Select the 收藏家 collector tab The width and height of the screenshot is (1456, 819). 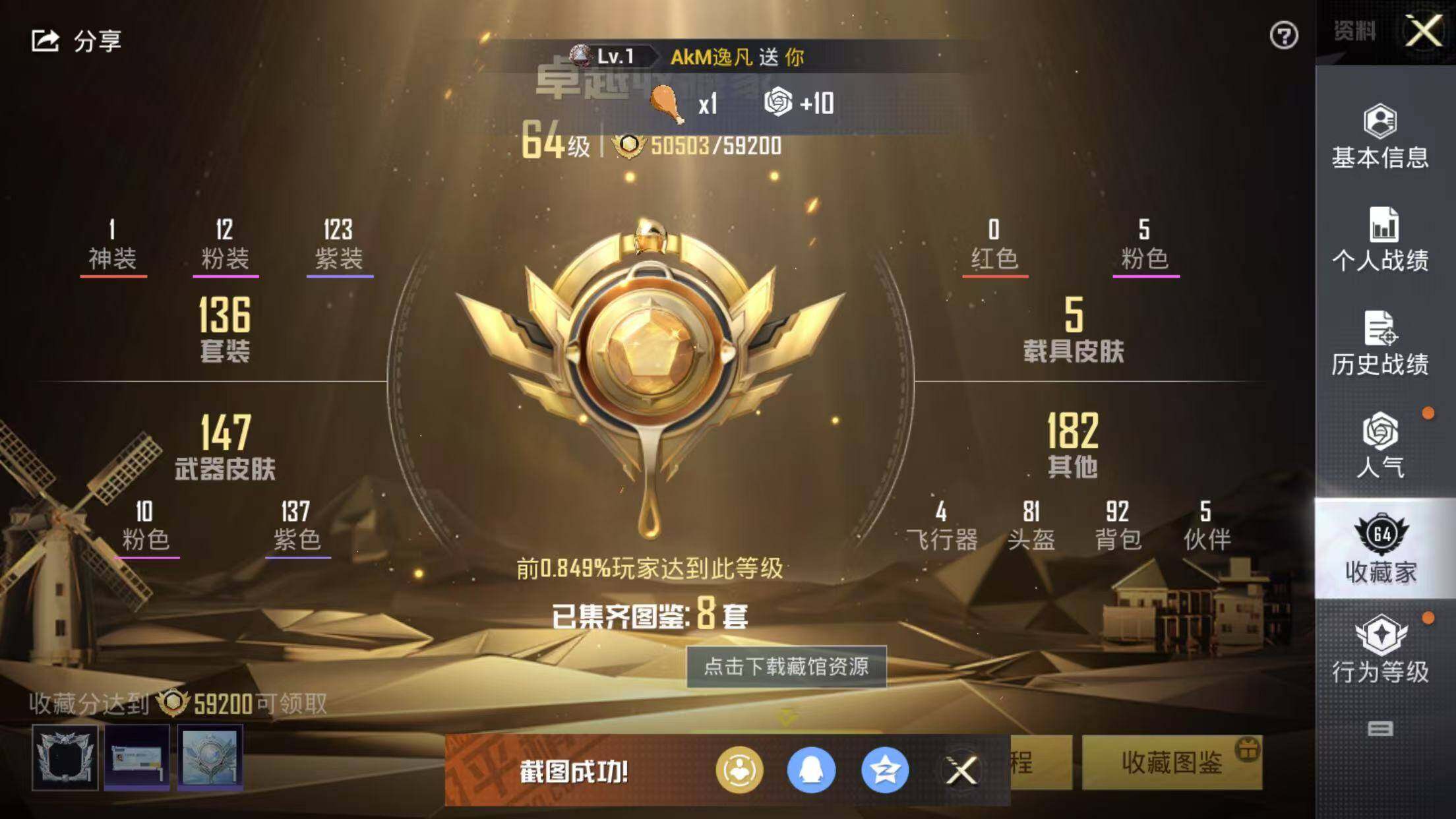(x=1381, y=549)
